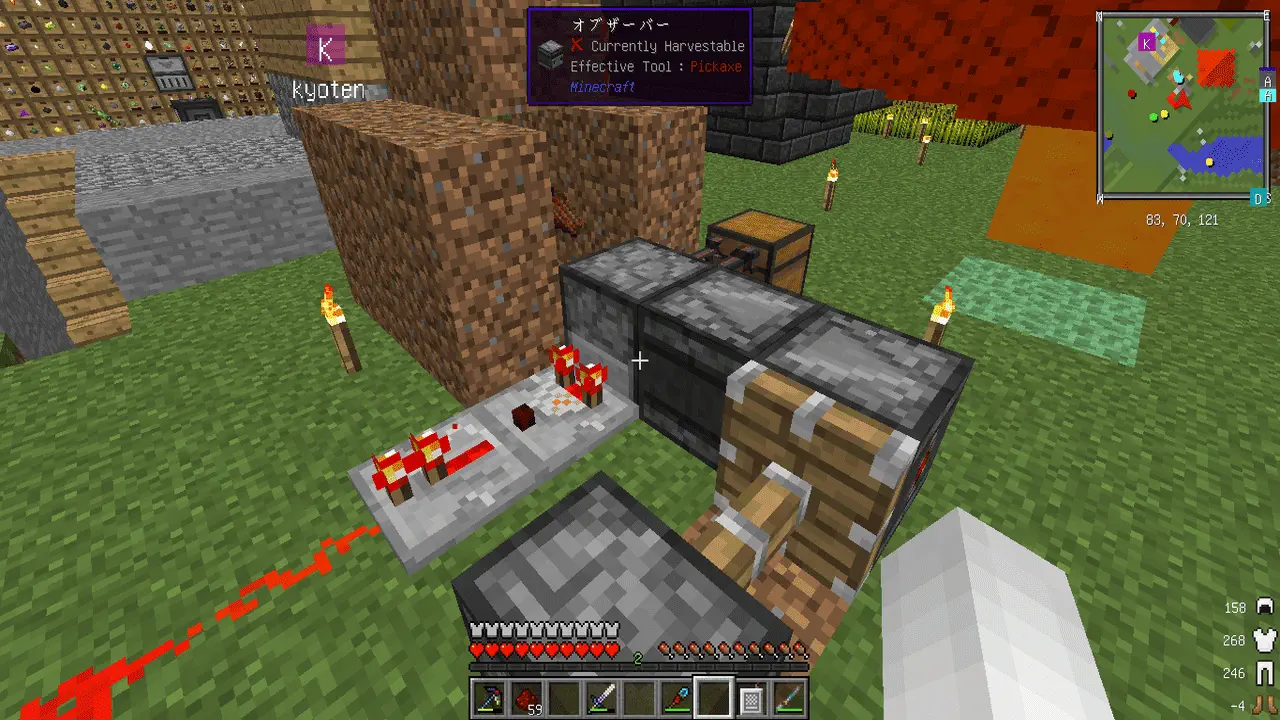Viewport: 1280px width, 720px height.
Task: Click the purple K waypoint on minimap
Action: (x=1147, y=43)
